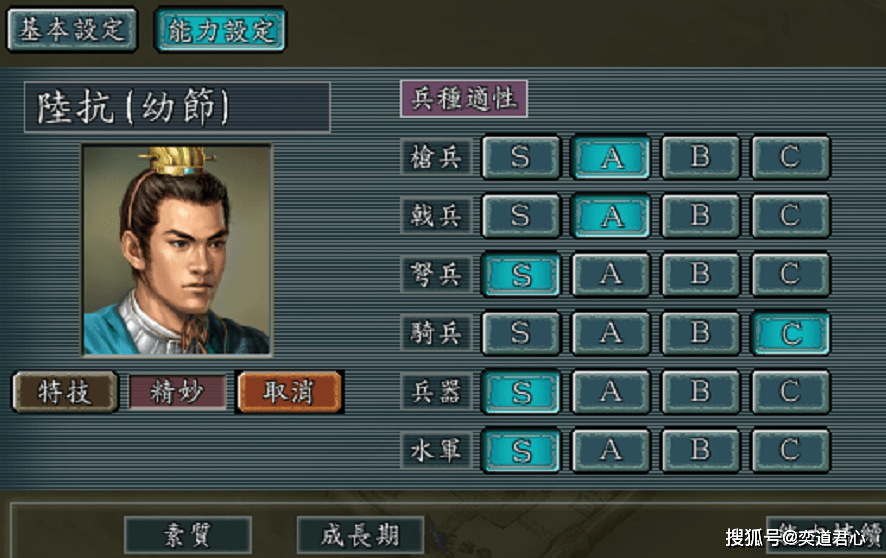
Task: Set 槍兵 aptitude to S
Action: [520, 157]
